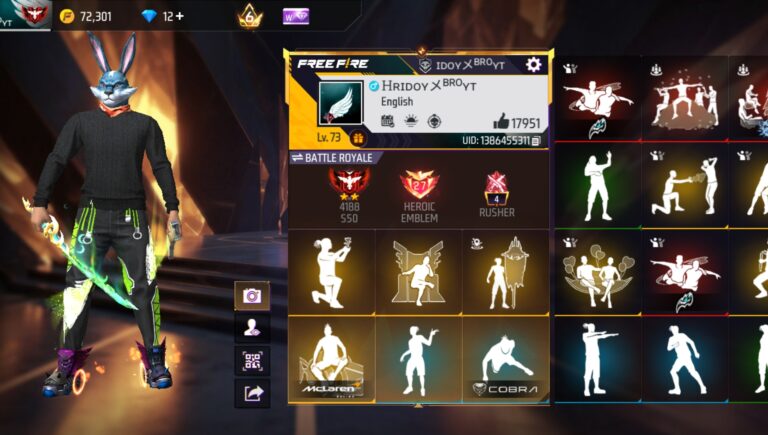The image size is (768, 435).
Task: Select the kneeling selfie emote slot
Action: click(332, 271)
